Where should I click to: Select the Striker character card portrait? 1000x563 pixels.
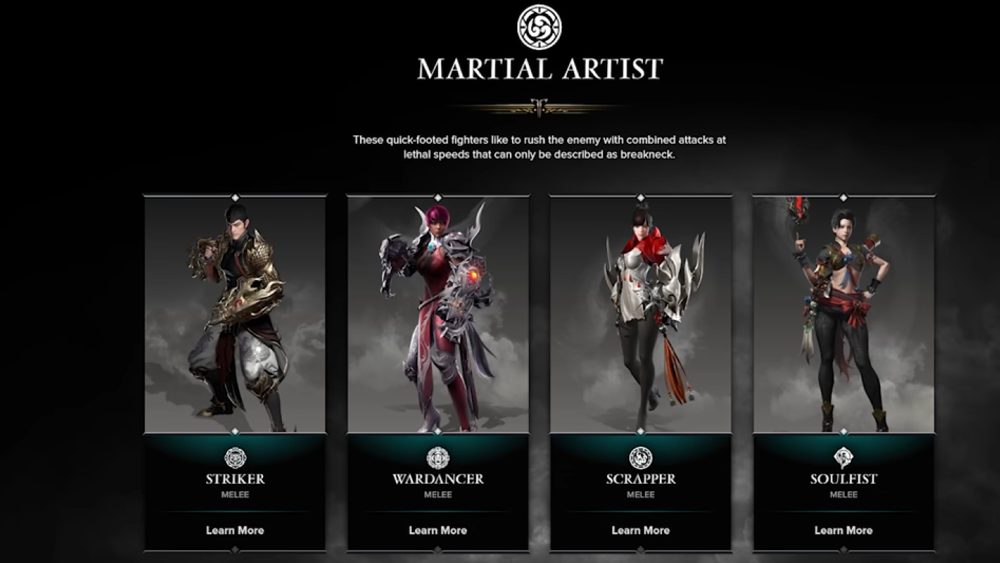point(235,315)
